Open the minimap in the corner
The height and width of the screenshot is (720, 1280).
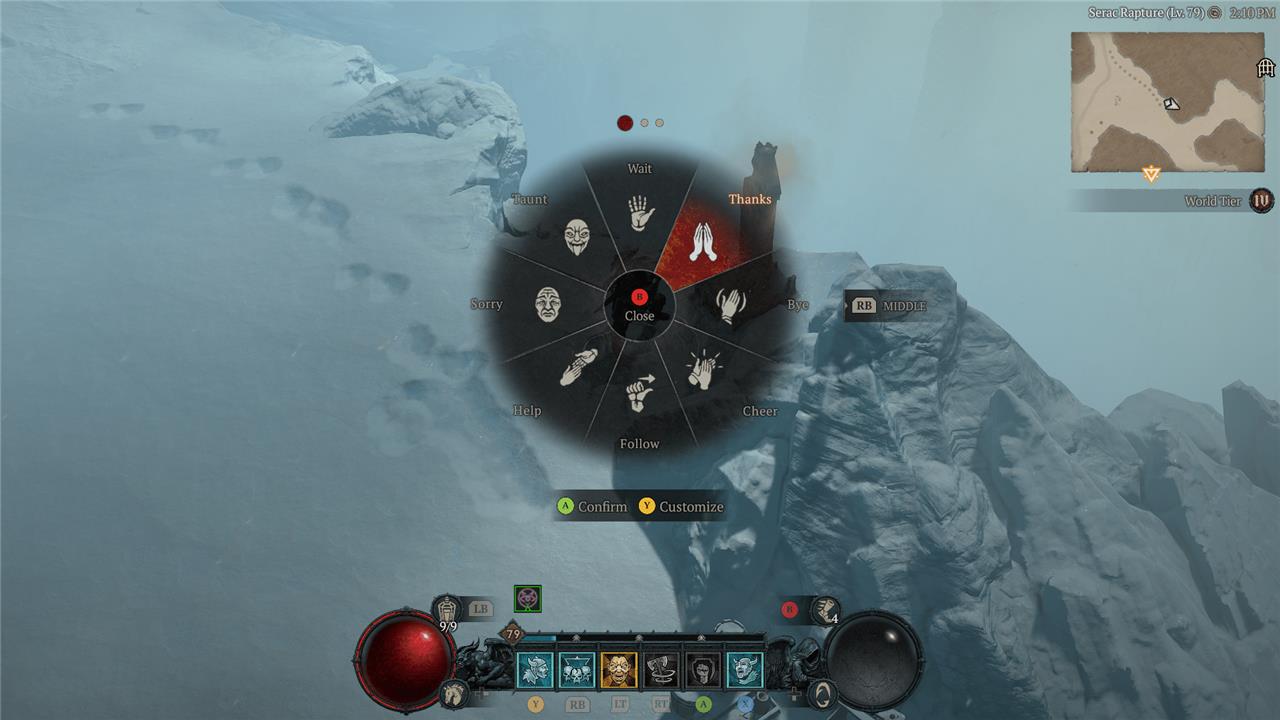tap(1167, 102)
